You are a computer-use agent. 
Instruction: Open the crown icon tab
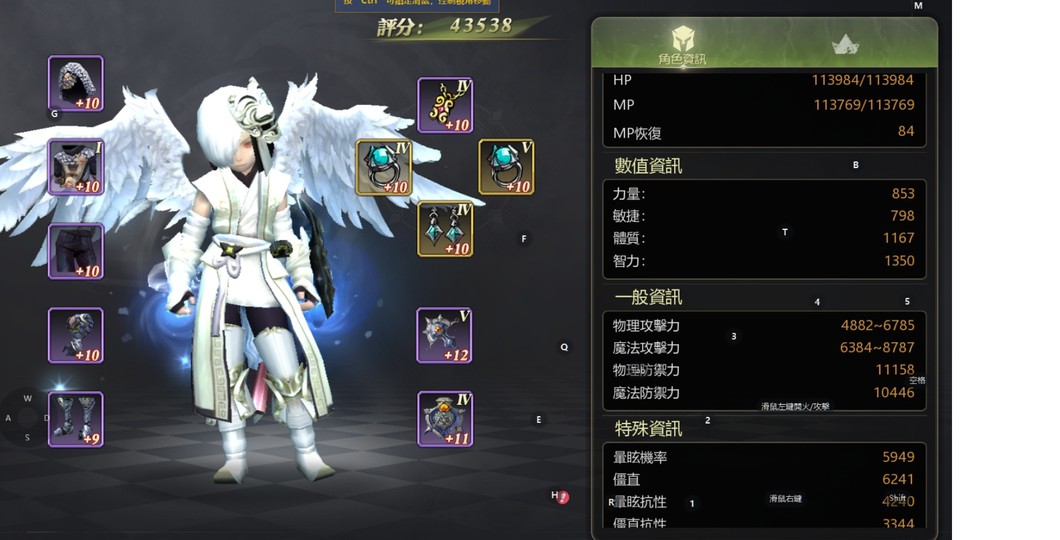tap(845, 45)
